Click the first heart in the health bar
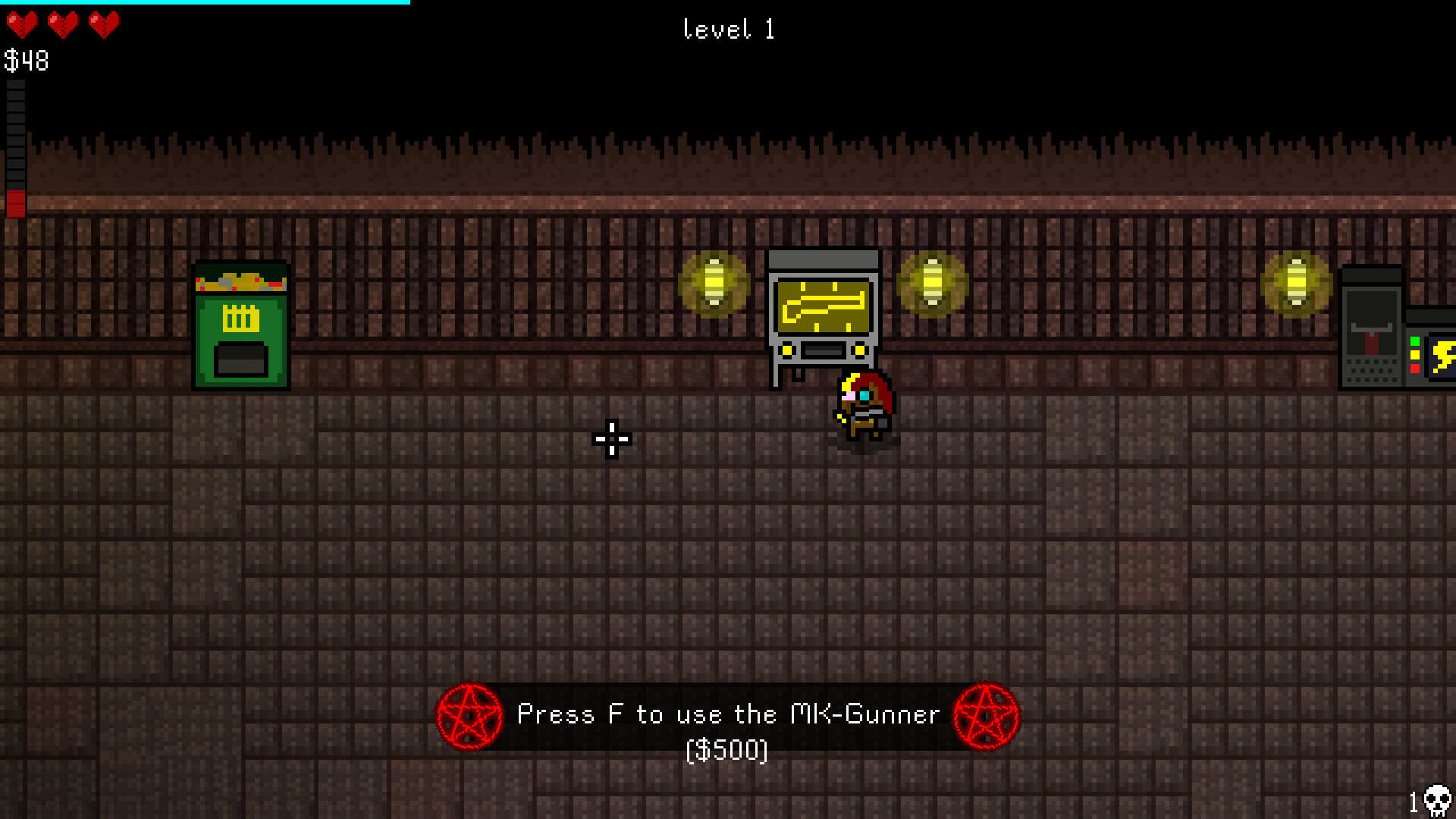 [20, 25]
